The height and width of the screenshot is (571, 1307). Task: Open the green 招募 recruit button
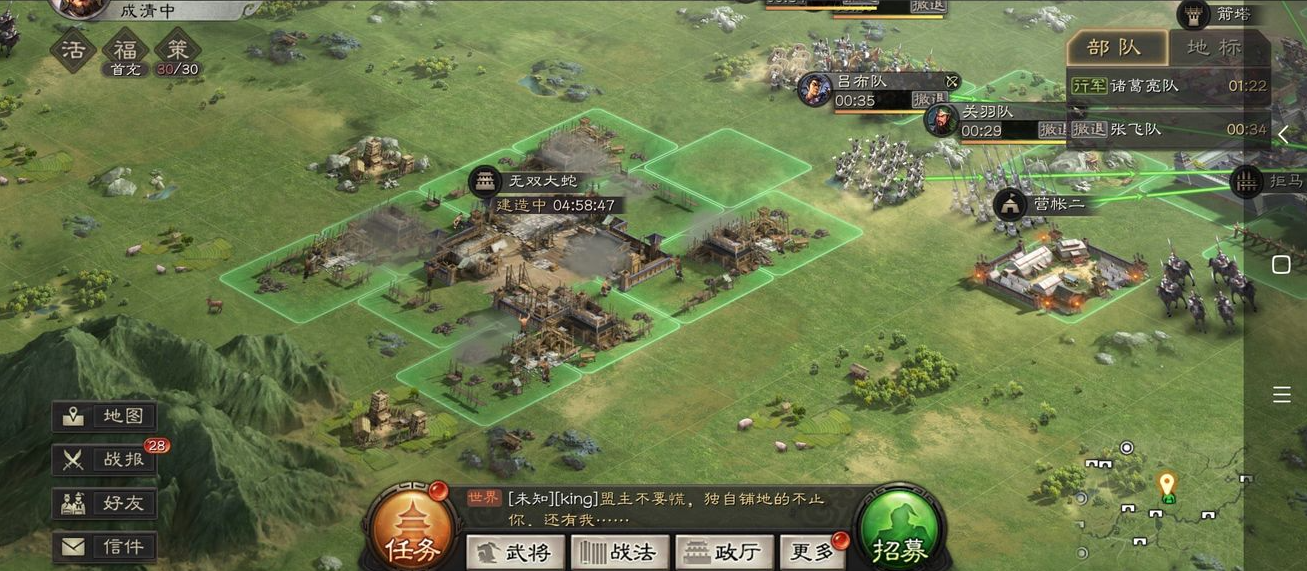click(x=899, y=536)
